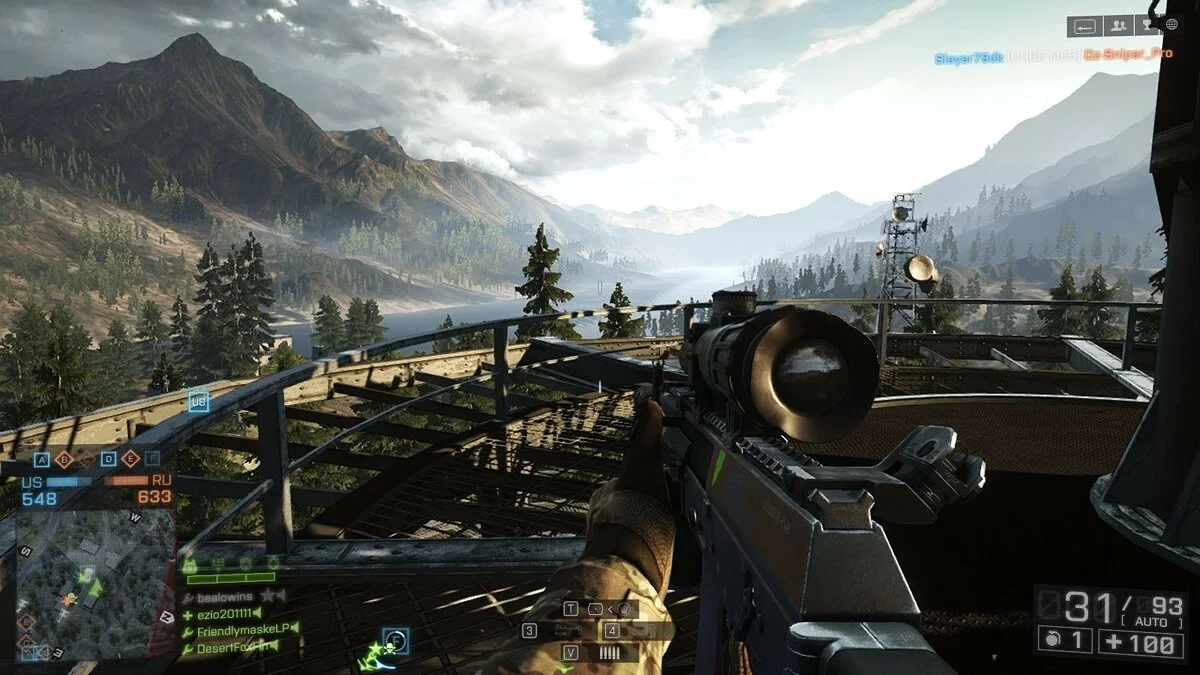Screen dimensions: 1200x675
Task: Select the objective B flag indicator
Action: tap(65, 459)
